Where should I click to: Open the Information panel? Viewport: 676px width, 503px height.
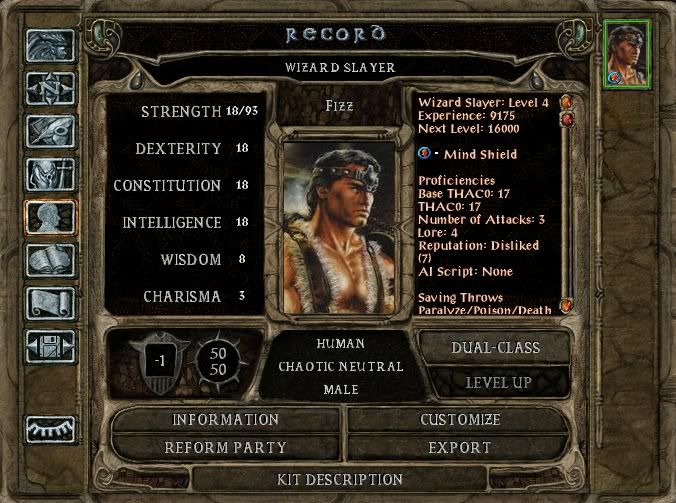coord(225,420)
